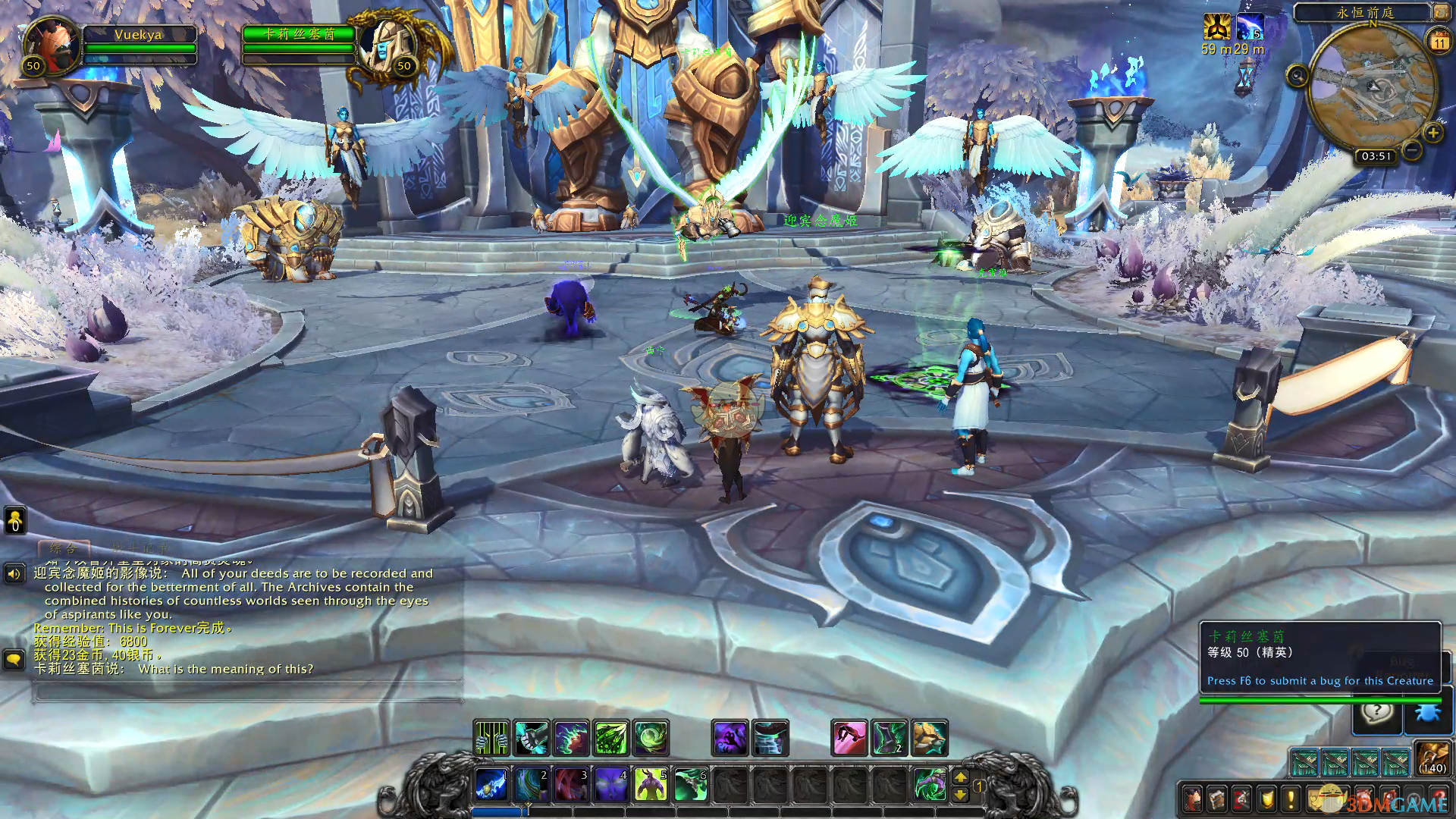Select the target's portrait frame
1456x819 pixels.
coord(386,43)
